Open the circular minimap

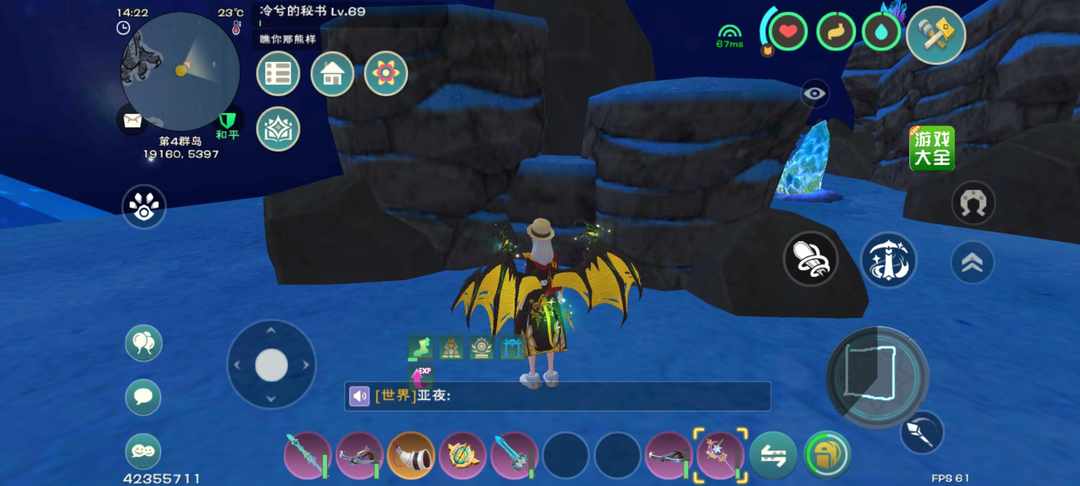180,70
